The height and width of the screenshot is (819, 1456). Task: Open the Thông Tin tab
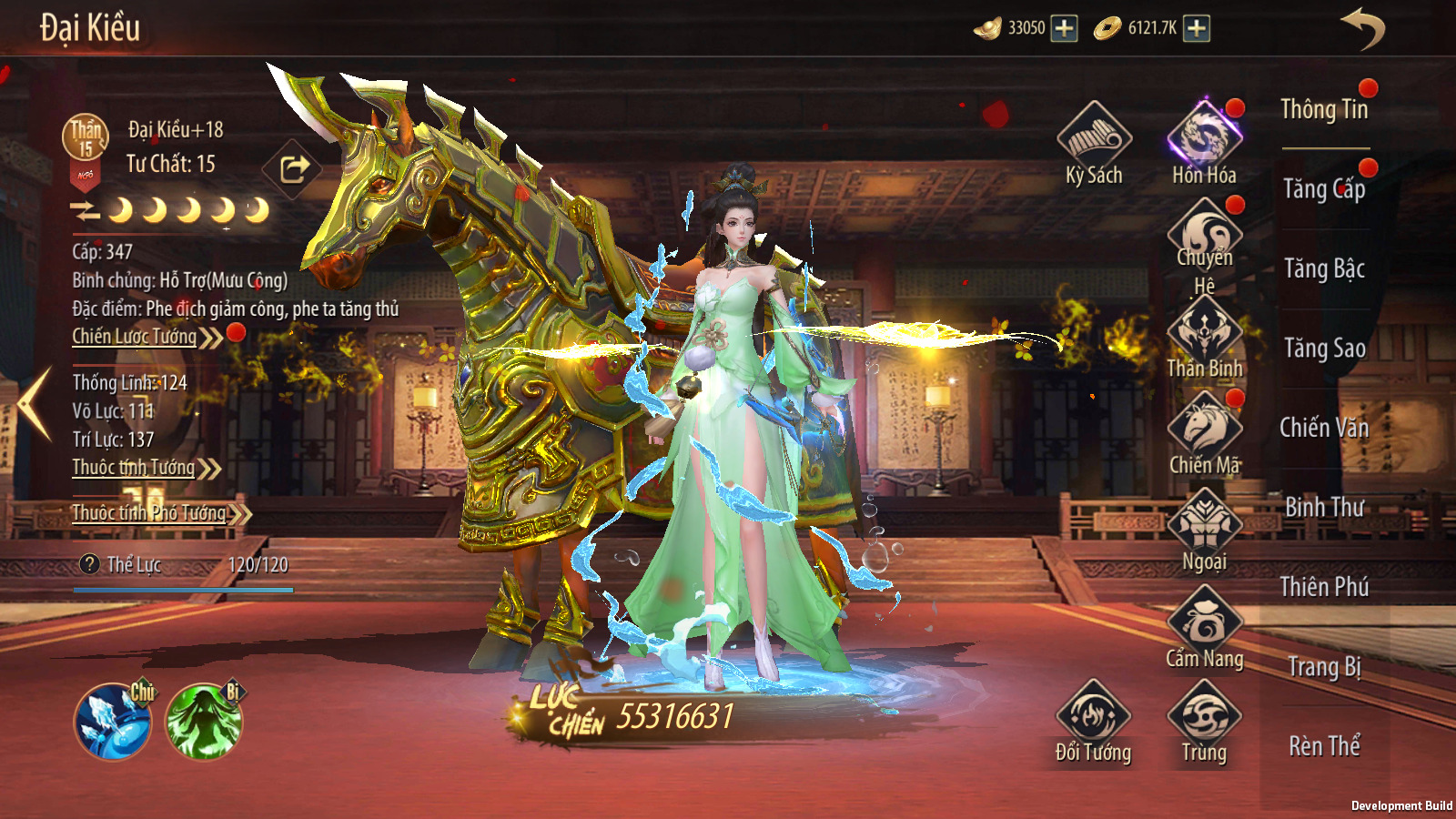pos(1324,110)
